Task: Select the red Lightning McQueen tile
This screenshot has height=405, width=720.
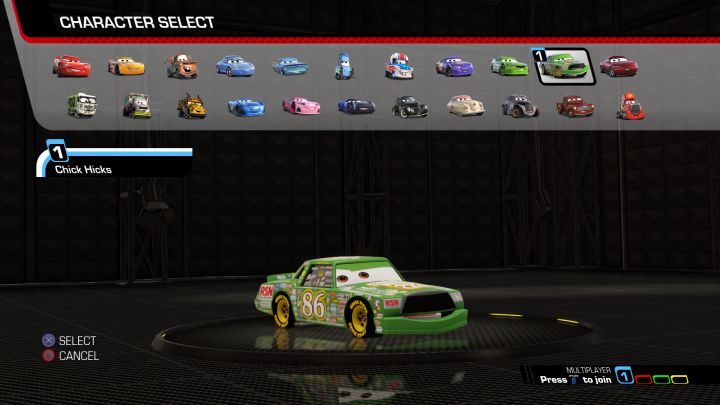Action: pyautogui.click(x=71, y=66)
